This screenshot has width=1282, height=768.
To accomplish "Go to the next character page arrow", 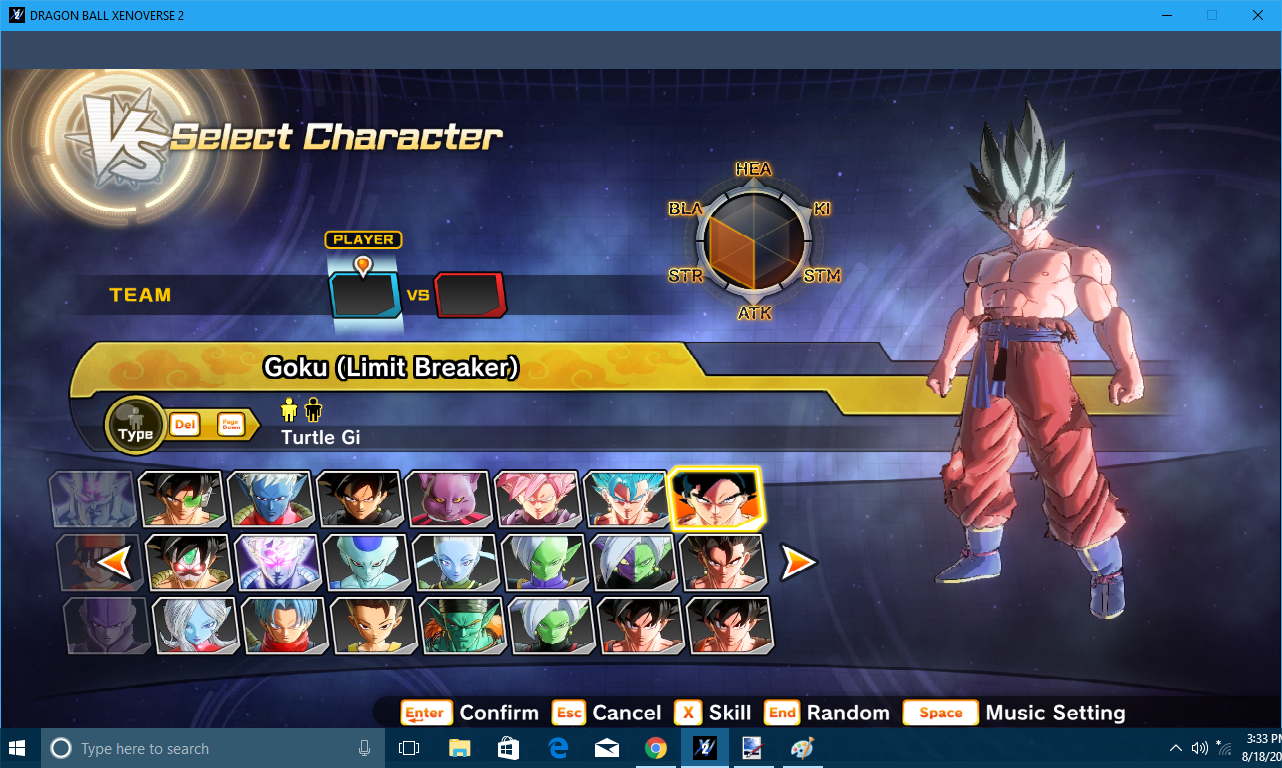I will click(x=798, y=562).
